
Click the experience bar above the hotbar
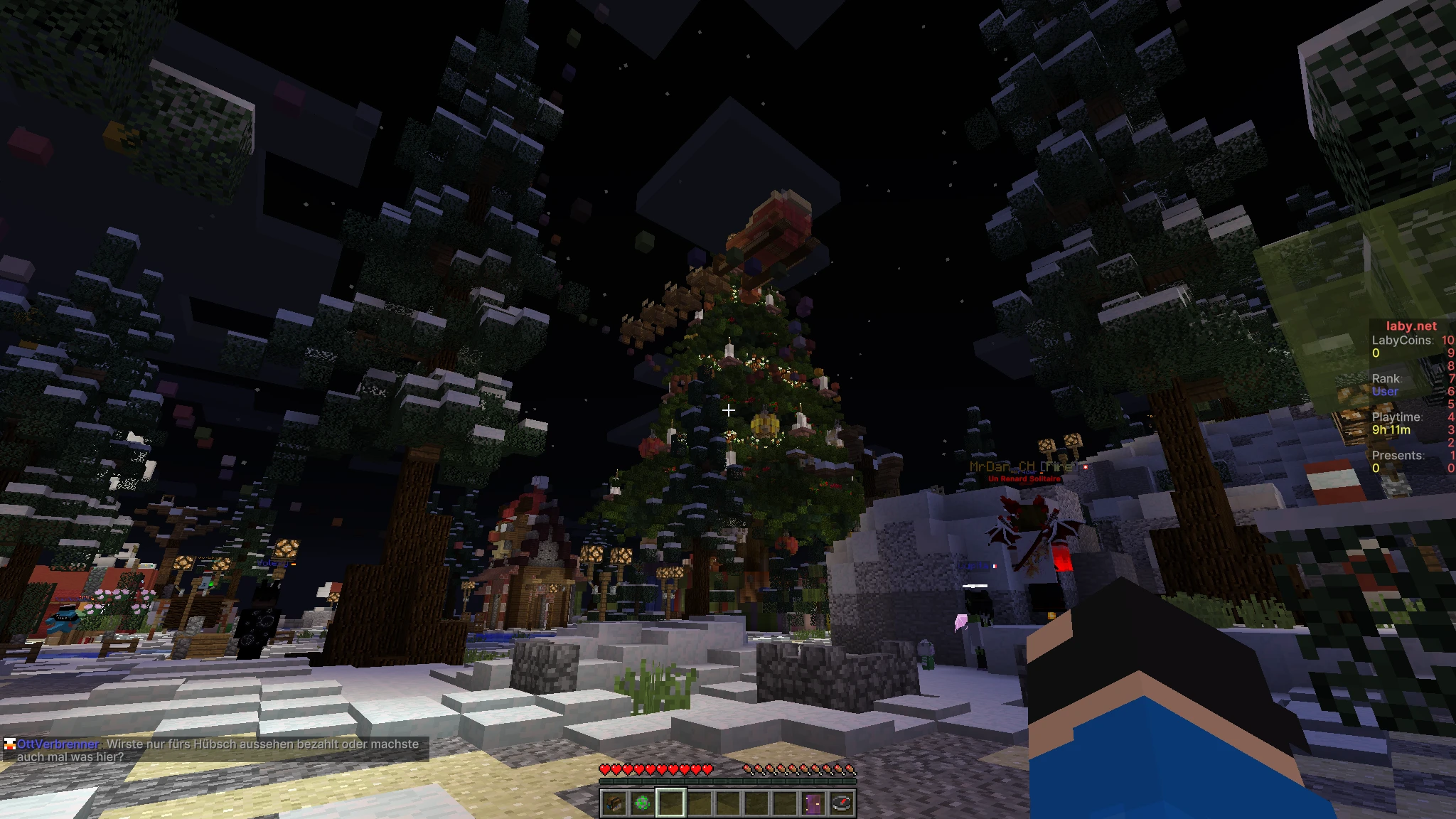pyautogui.click(x=728, y=781)
